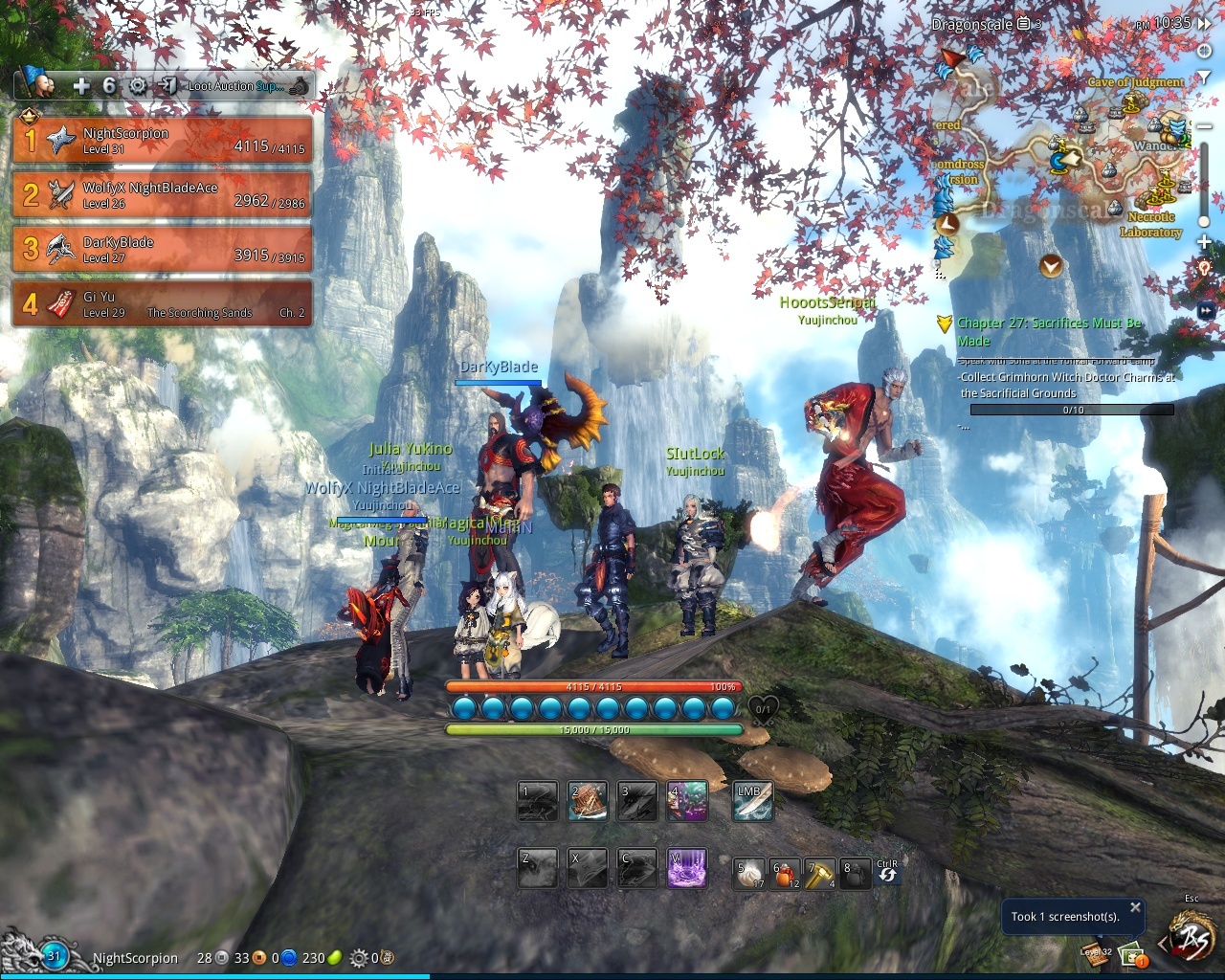Zoom out the minimap with minus button
The width and height of the screenshot is (1225, 980).
tap(1204, 126)
